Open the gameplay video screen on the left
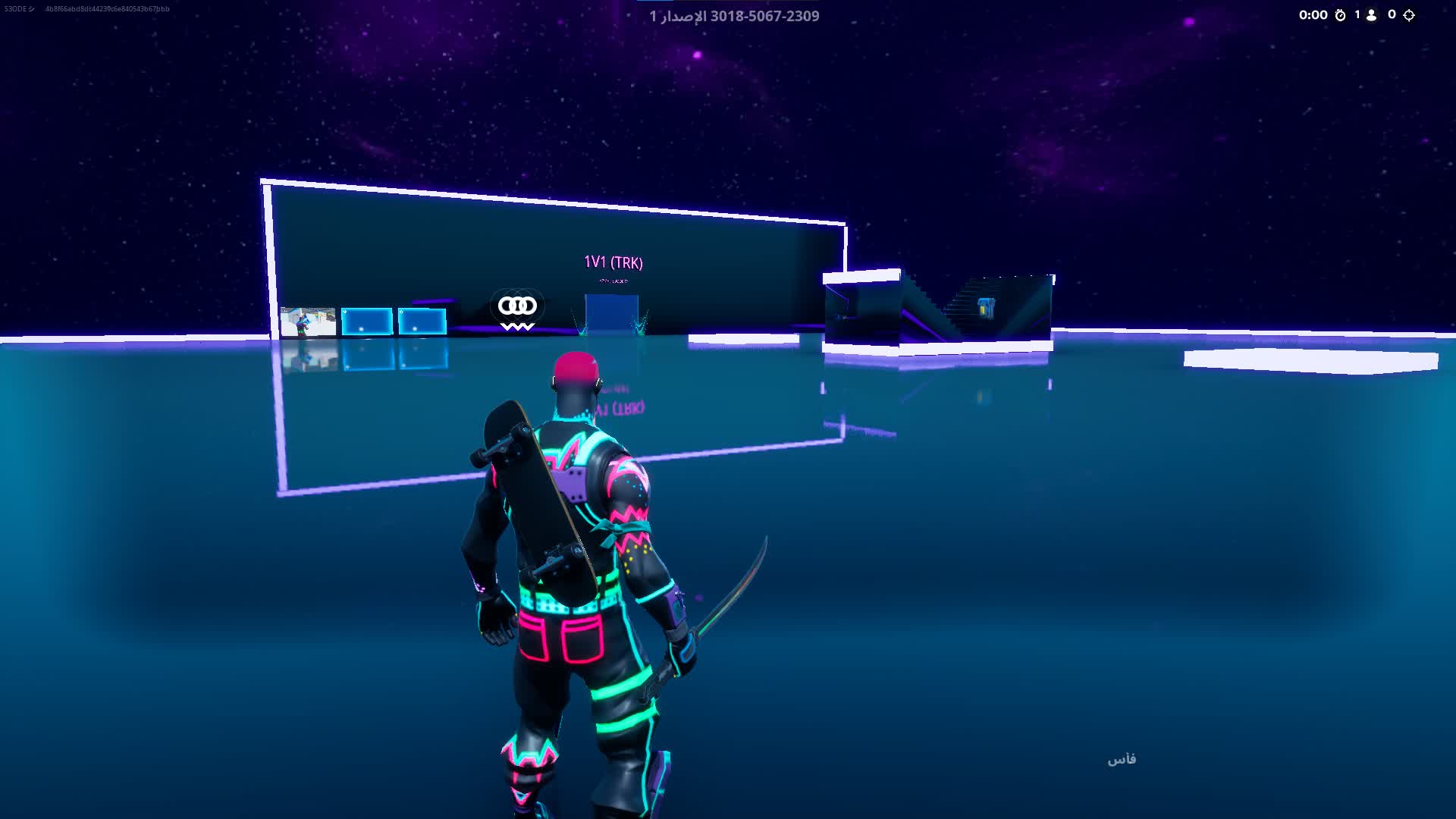 [x=309, y=322]
